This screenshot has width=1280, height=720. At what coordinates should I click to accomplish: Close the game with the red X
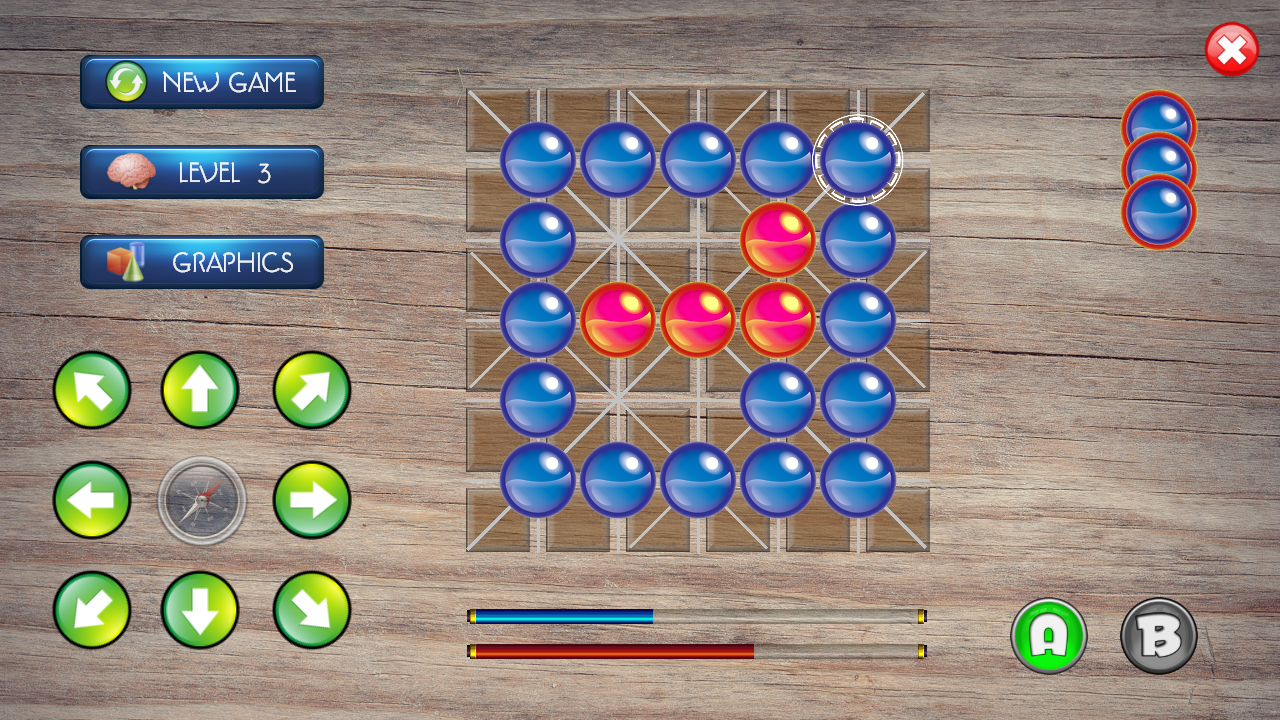pos(1232,50)
